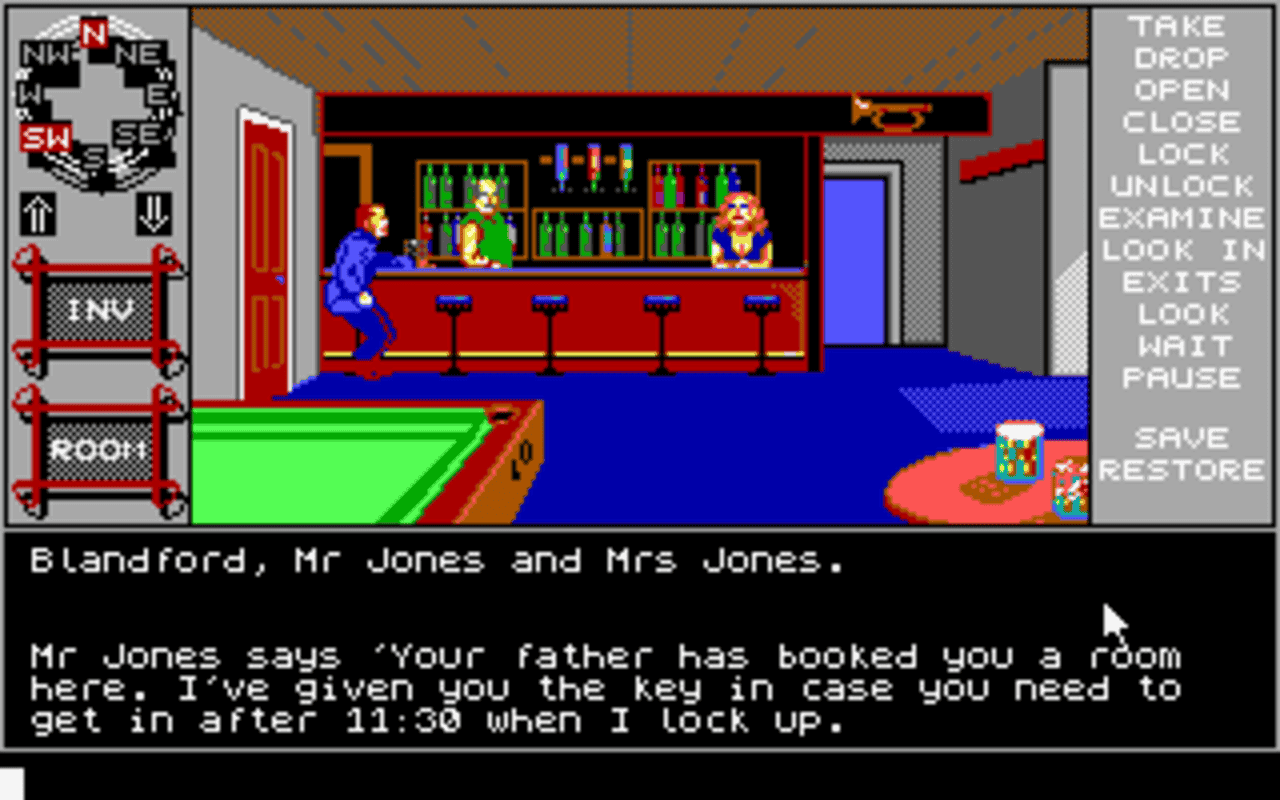Select the EXITS command
Viewport: 1280px width, 800px height.
coord(1181,282)
